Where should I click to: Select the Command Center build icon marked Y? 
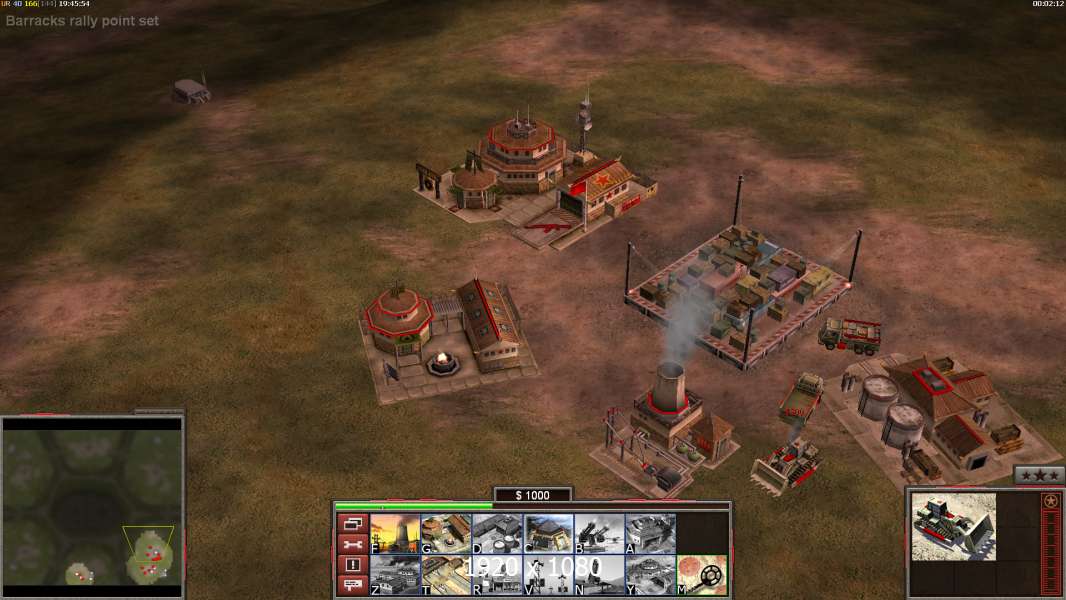click(650, 575)
